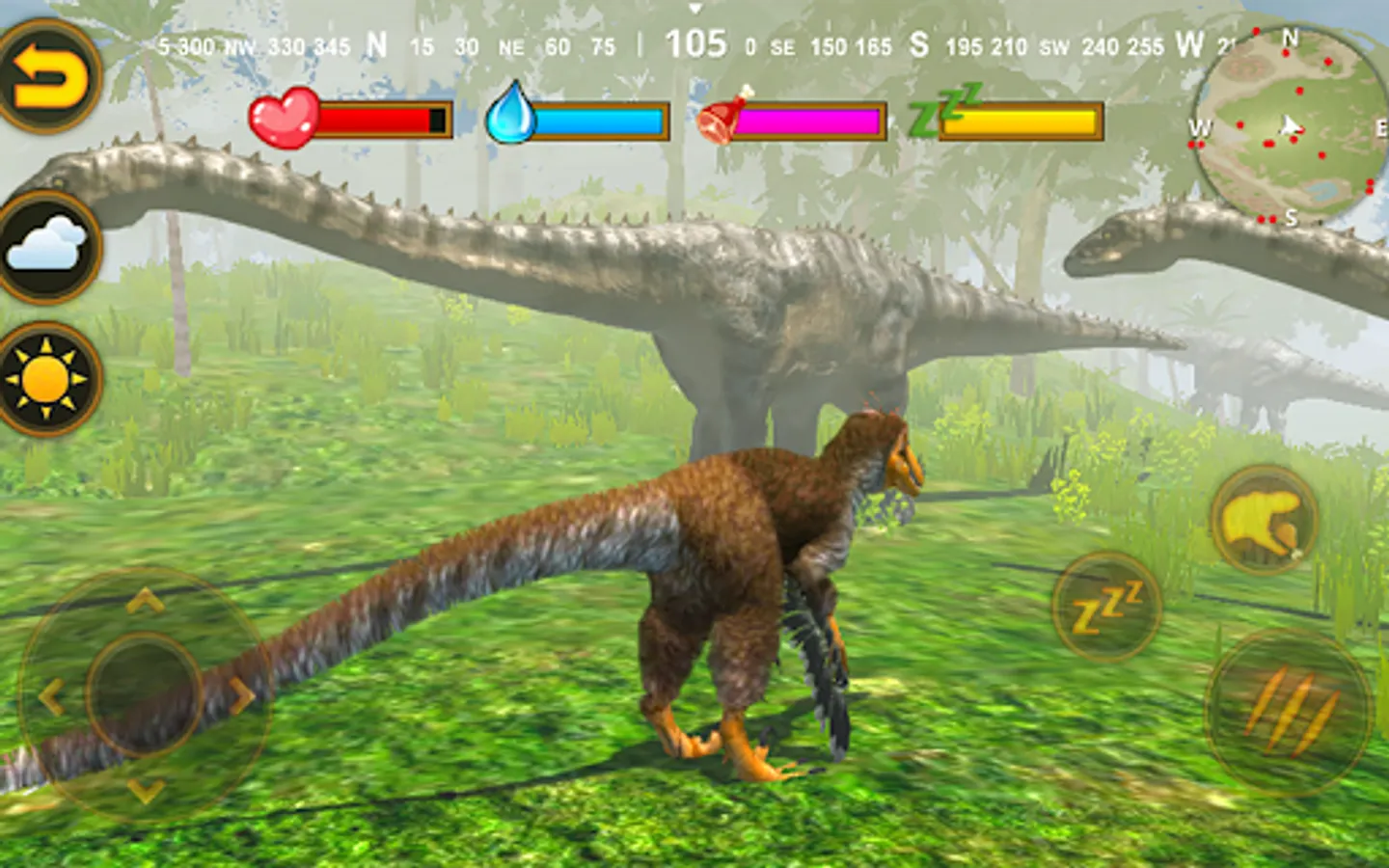This screenshot has height=868, width=1389.
Task: Open the circular minimap
Action: pyautogui.click(x=1288, y=125)
